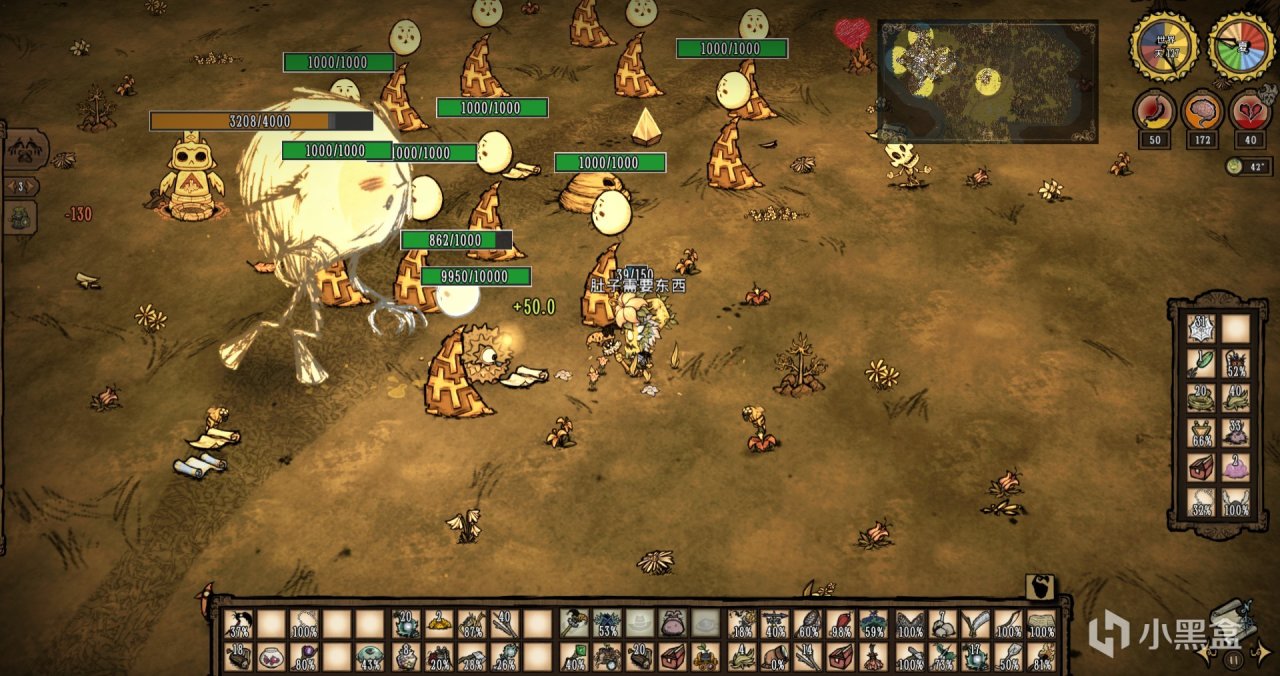The height and width of the screenshot is (676, 1280).
Task: Choose the inventory item at 81% durability
Action: [1042, 657]
